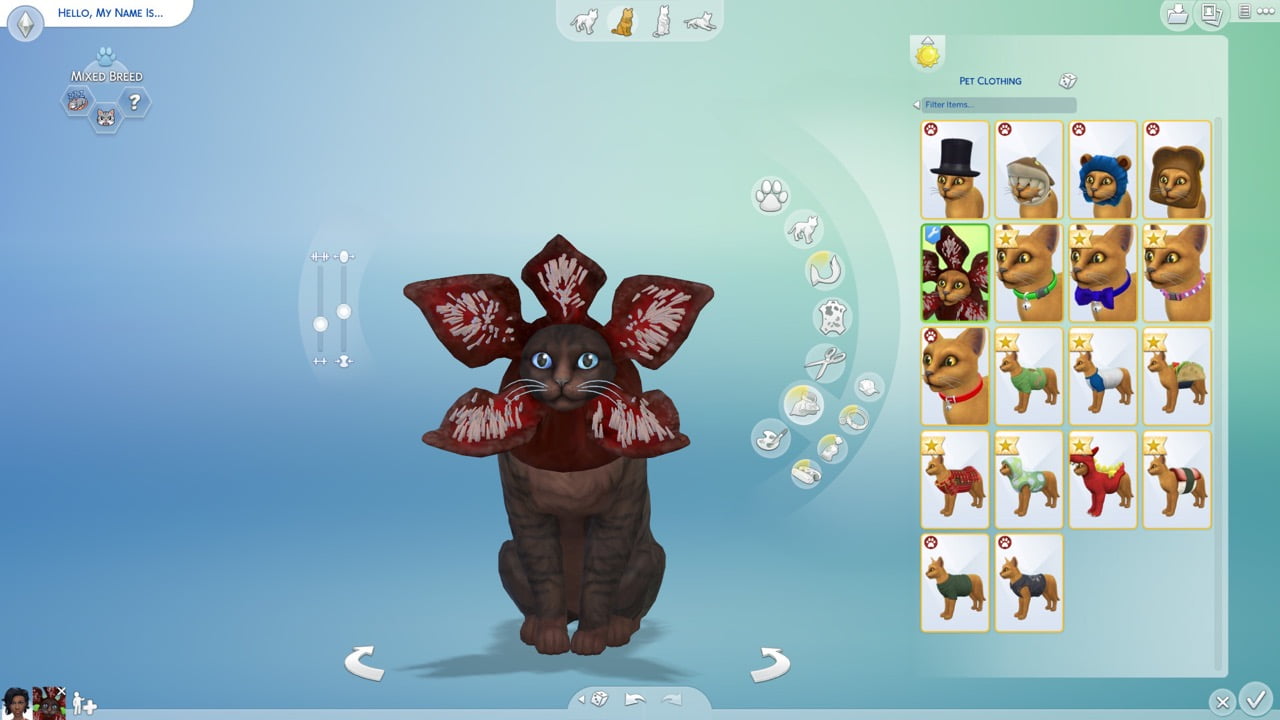Open the coat pattern spotted-hide category
1280x720 pixels.
(831, 314)
